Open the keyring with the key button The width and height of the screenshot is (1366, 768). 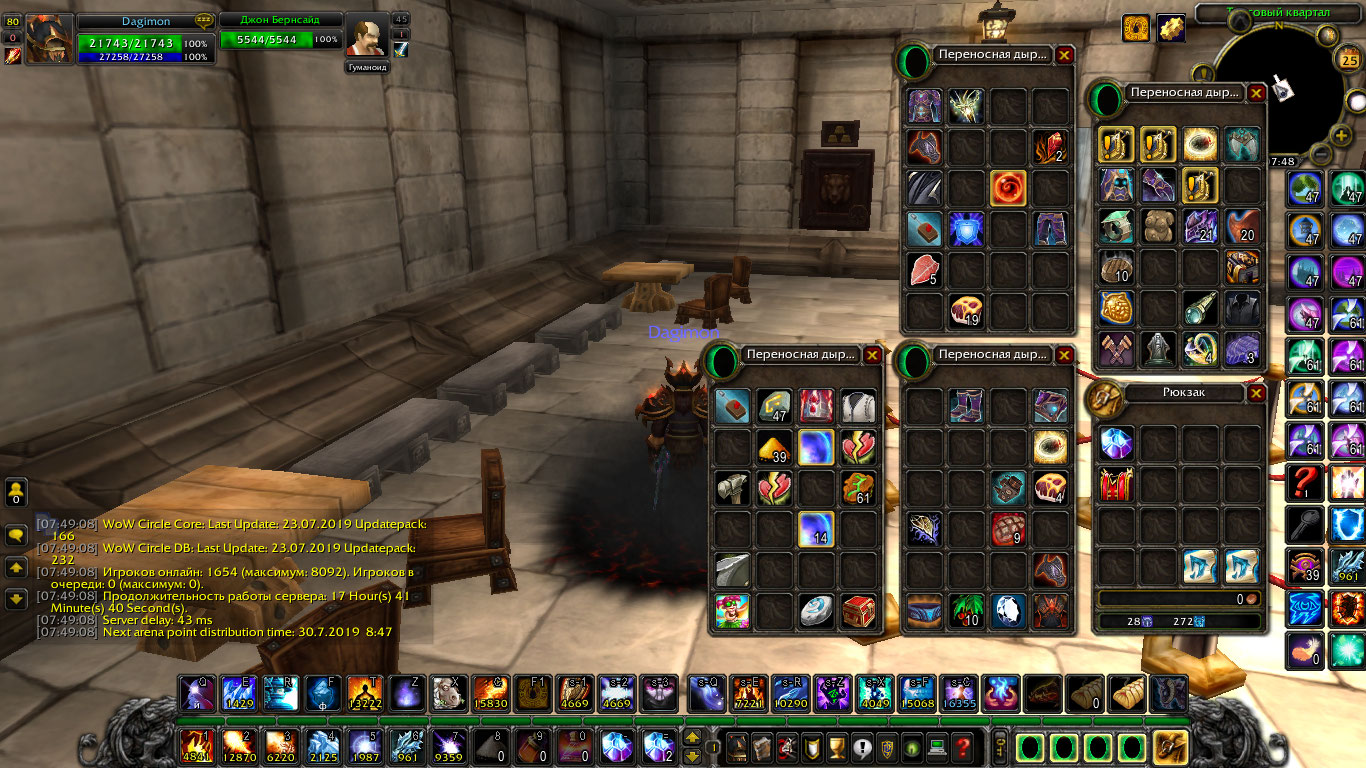coord(997,746)
